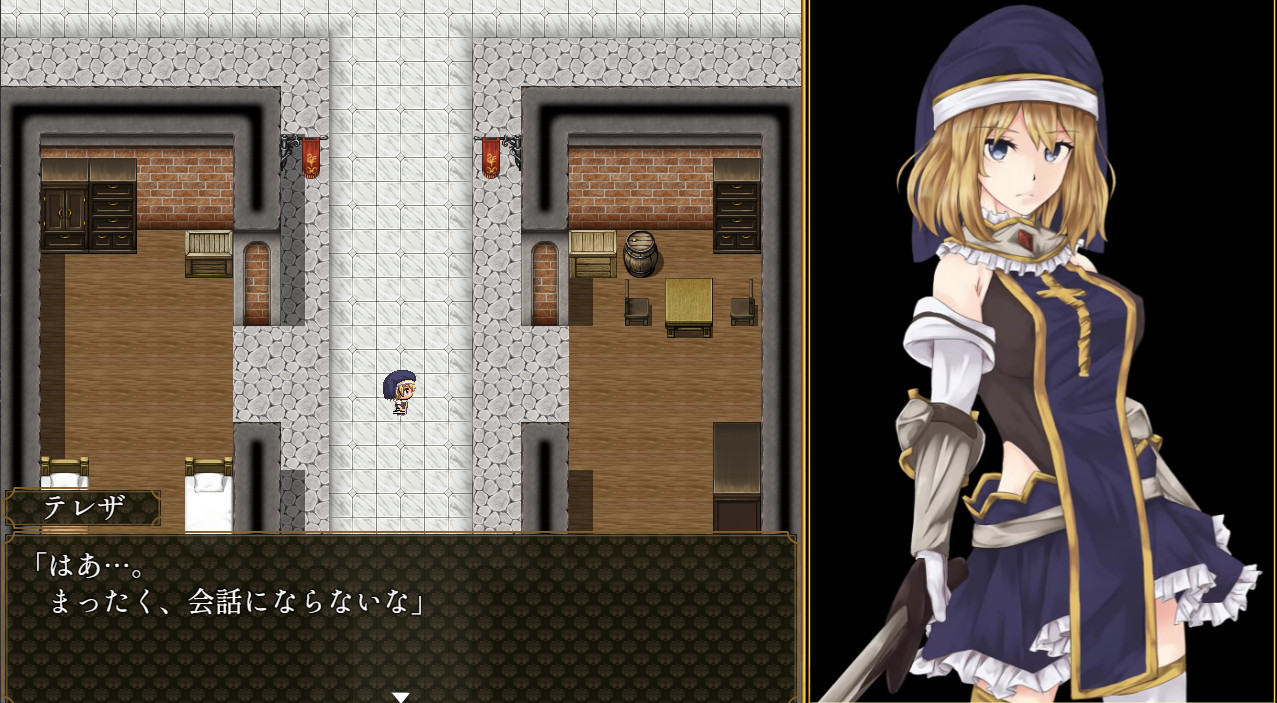
Task: Advance dialogue with the white arrow indicator
Action: click(x=400, y=696)
